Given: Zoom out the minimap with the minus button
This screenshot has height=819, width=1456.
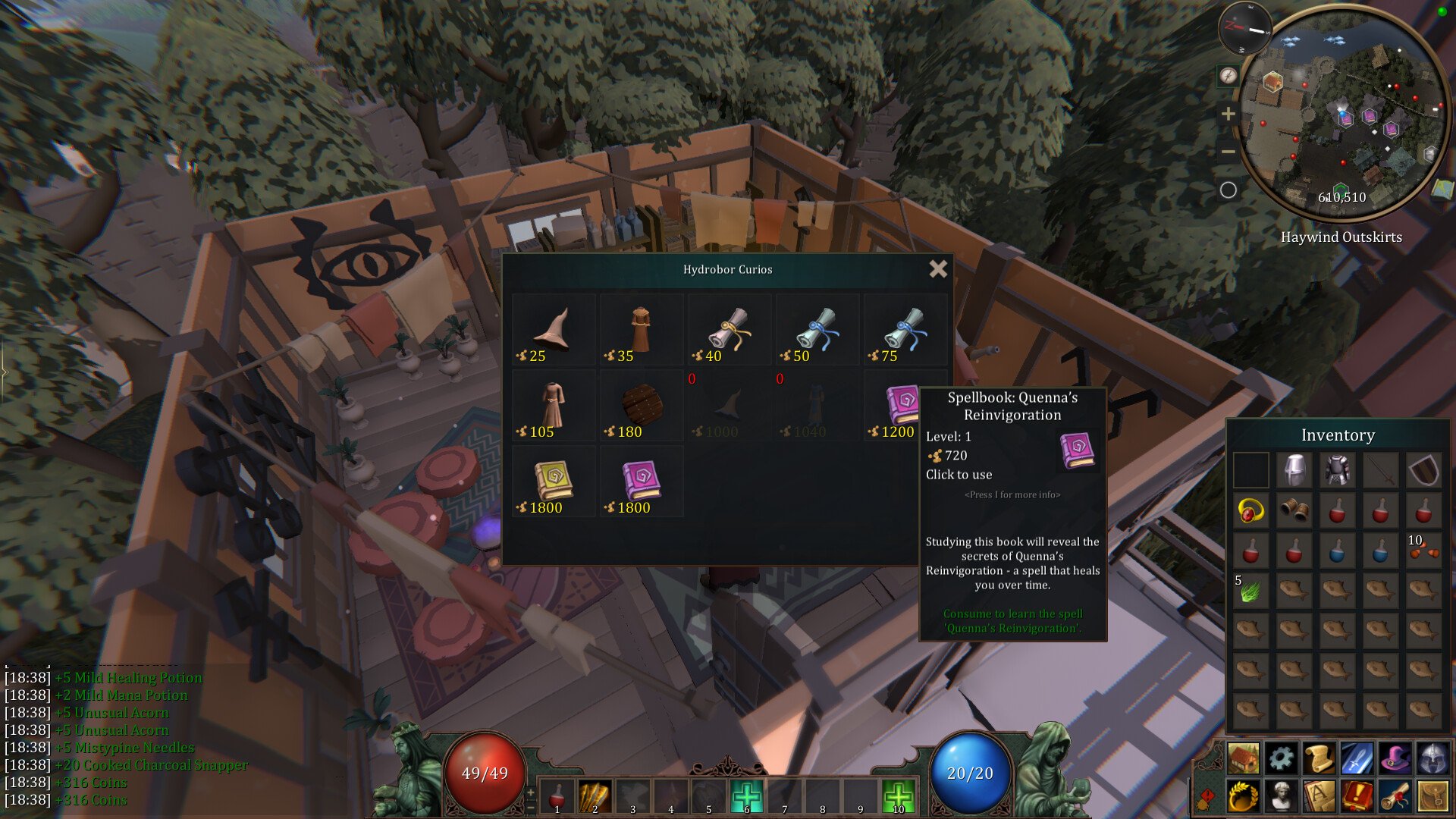Looking at the screenshot, I should click(1228, 152).
